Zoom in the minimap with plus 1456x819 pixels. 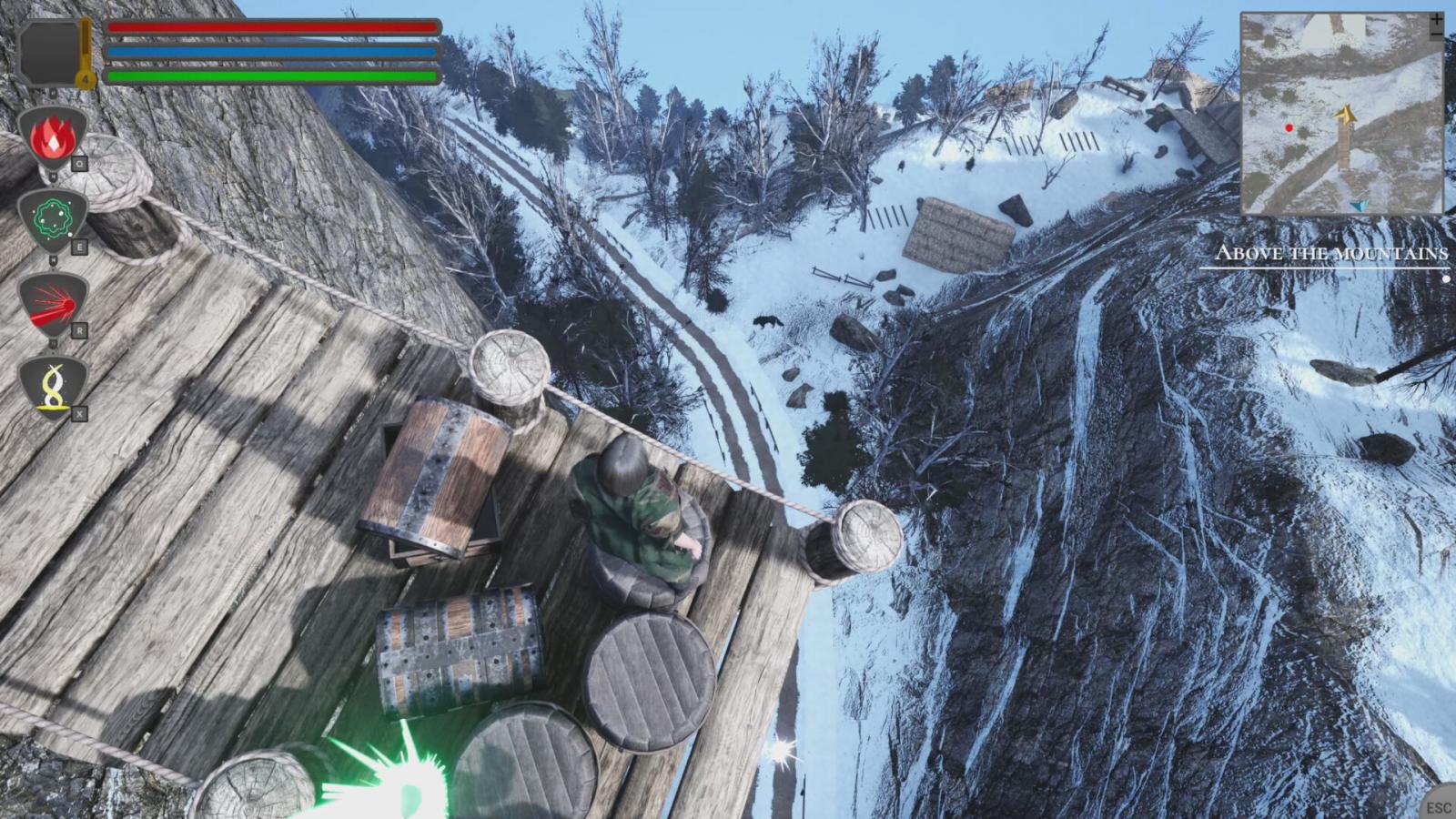1436,19
